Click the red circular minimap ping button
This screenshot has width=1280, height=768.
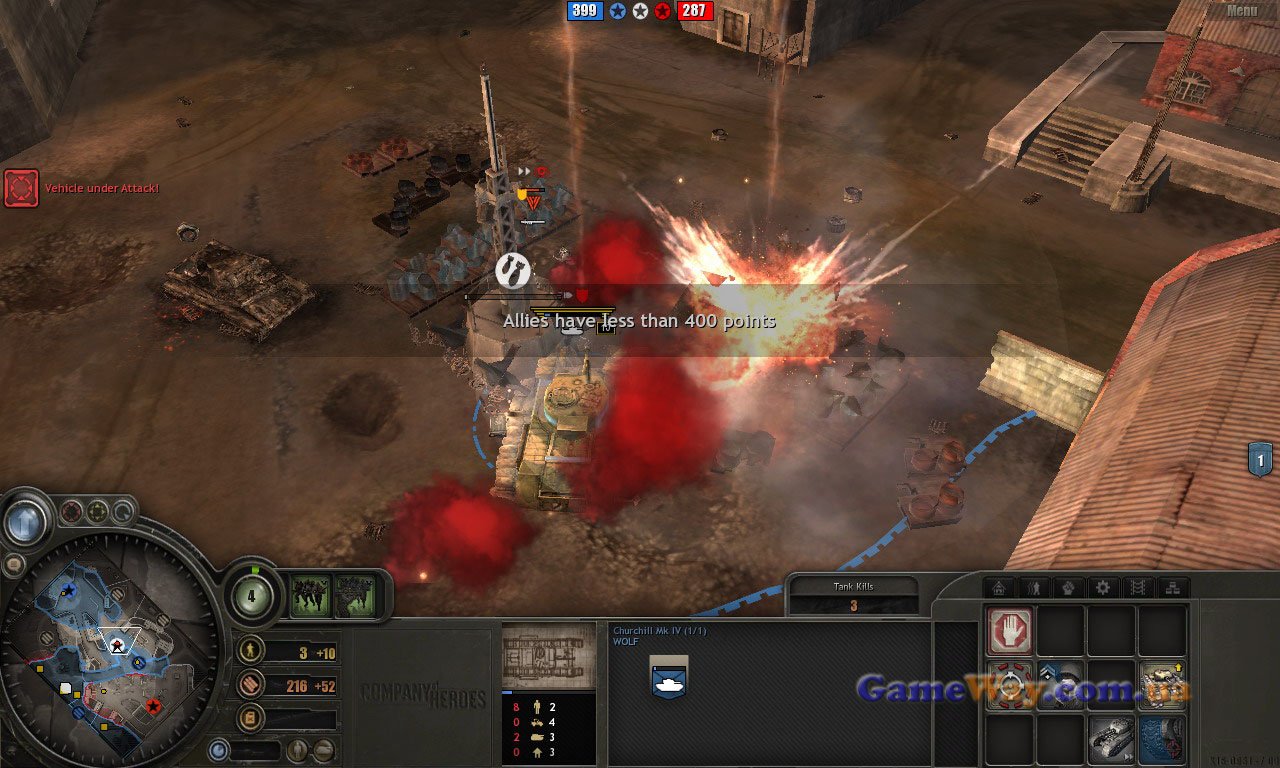[x=71, y=513]
